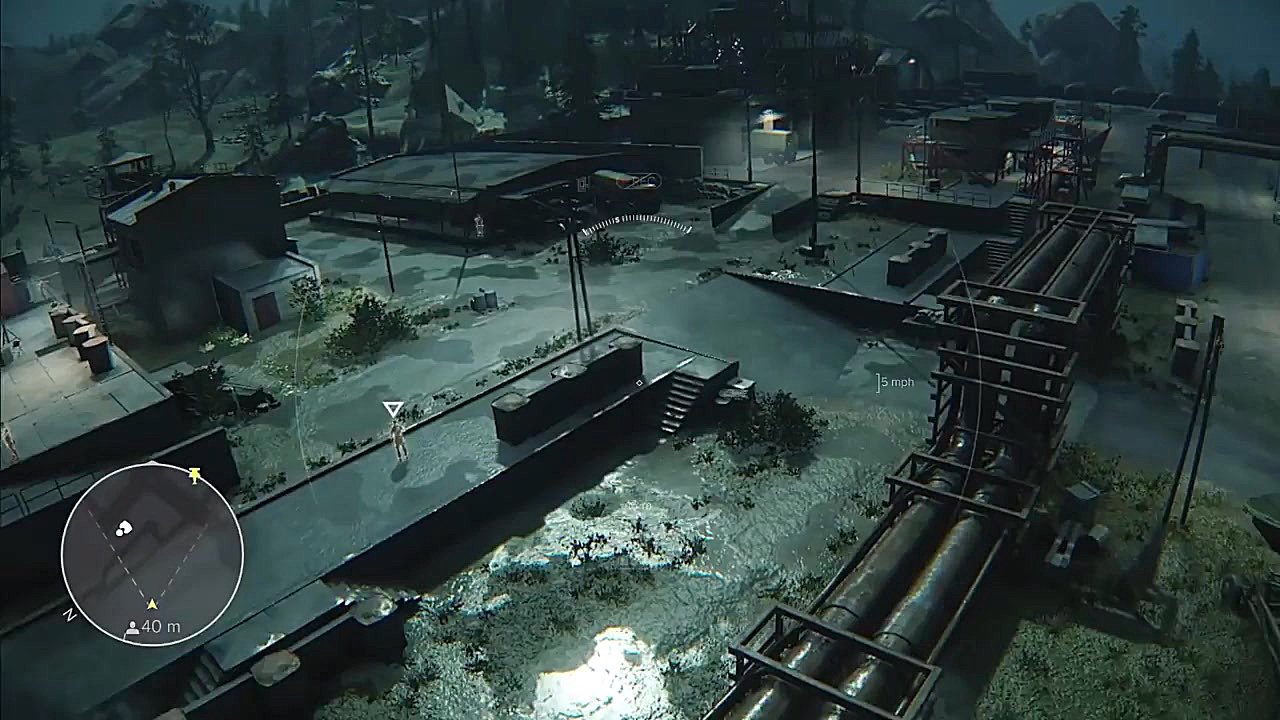Select the white triangle marker above the character
Image resolution: width=1280 pixels, height=720 pixels.
point(392,406)
